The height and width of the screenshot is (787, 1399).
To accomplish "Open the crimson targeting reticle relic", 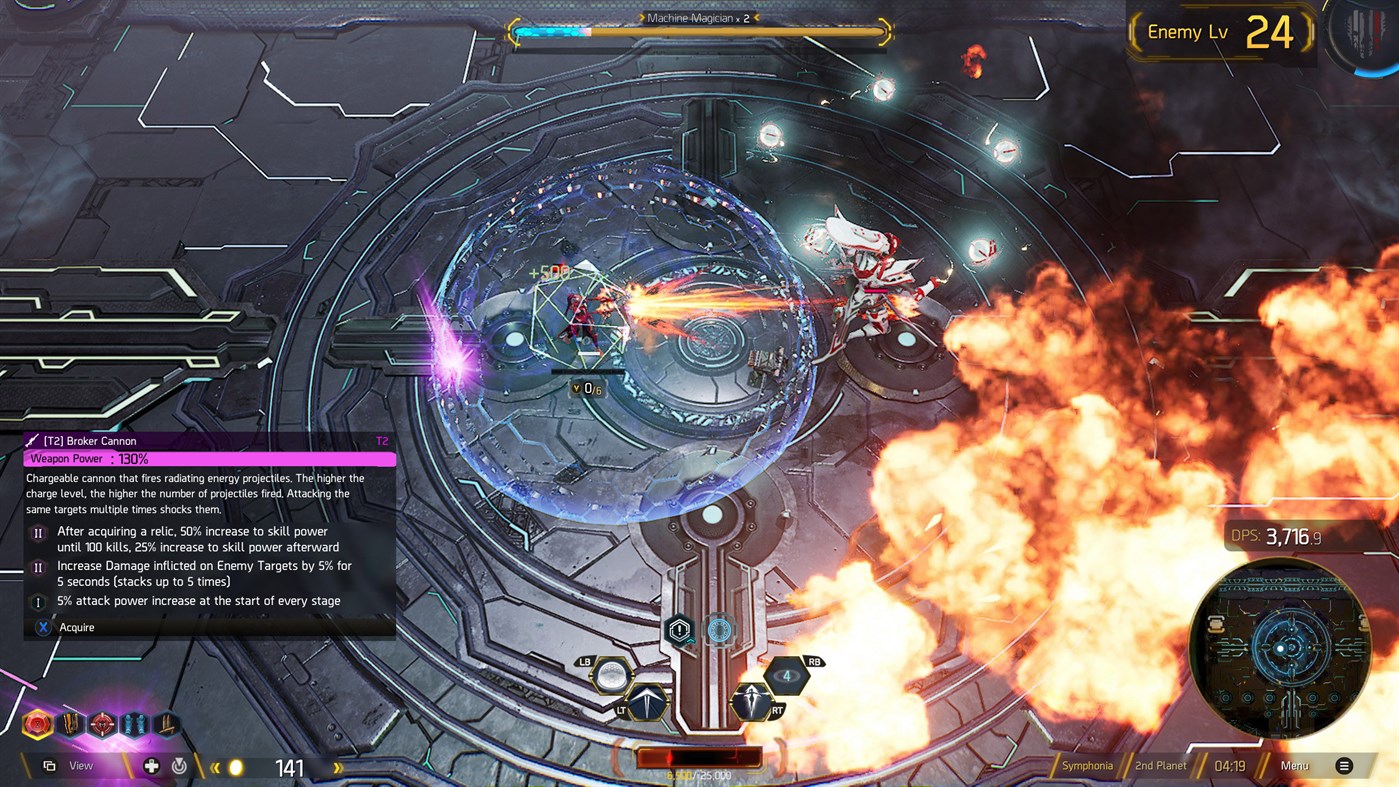I will [x=101, y=723].
